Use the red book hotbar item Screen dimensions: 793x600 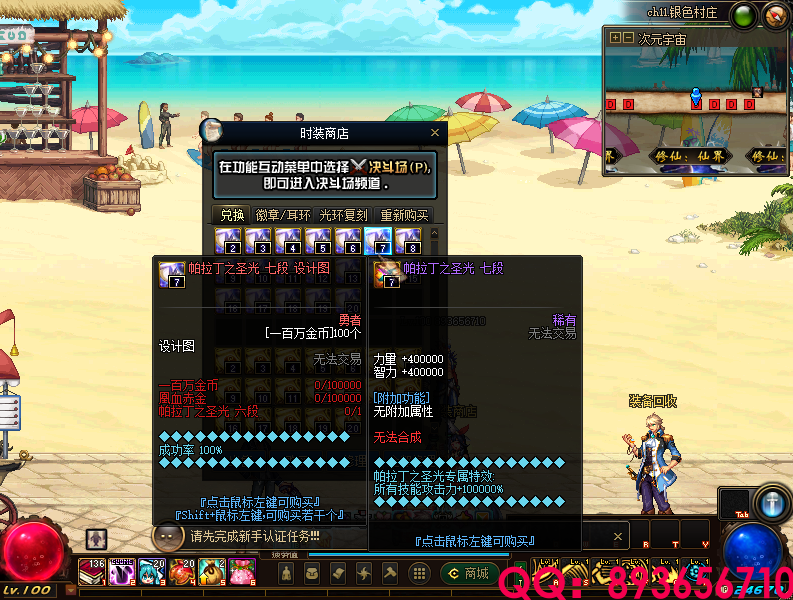click(x=92, y=571)
